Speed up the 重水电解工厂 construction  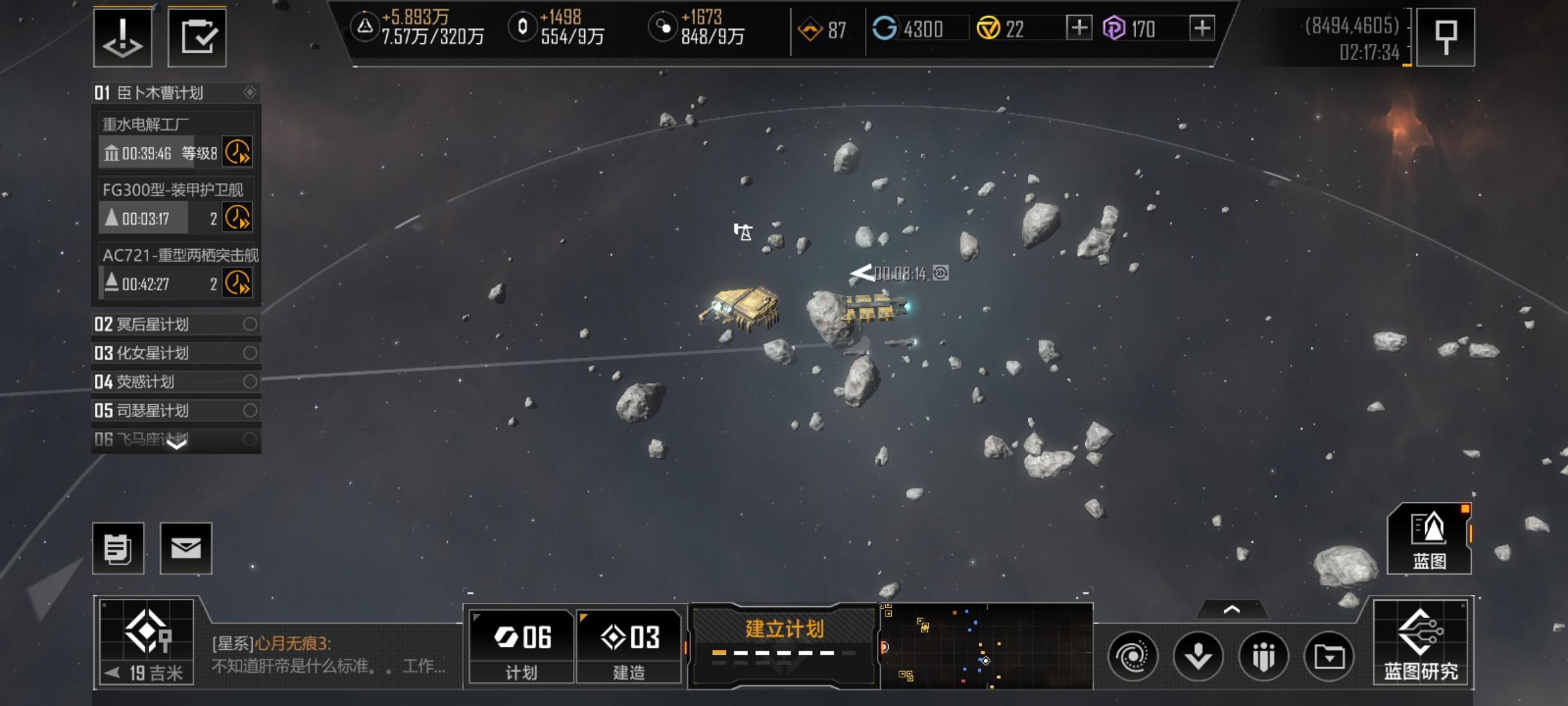pyautogui.click(x=237, y=152)
